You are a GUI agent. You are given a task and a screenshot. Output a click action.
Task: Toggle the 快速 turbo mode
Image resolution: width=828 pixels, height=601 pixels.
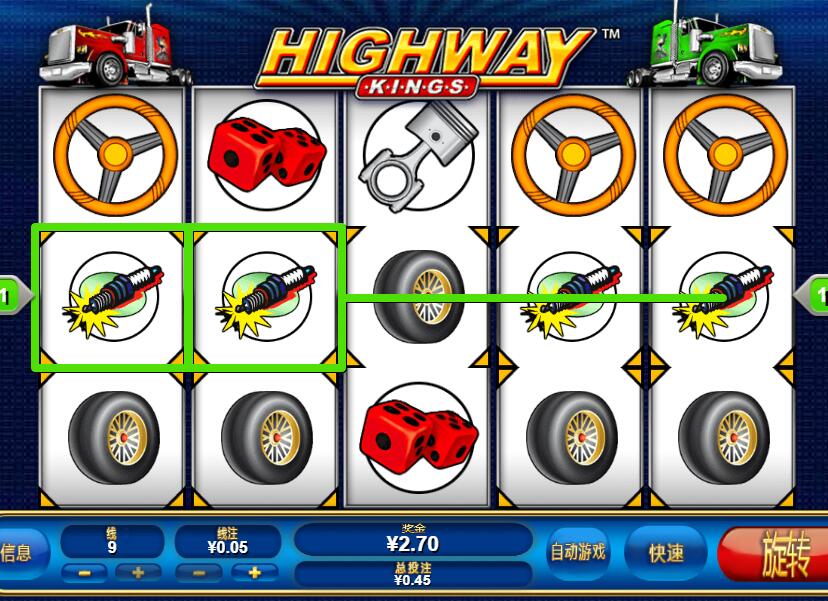point(667,552)
